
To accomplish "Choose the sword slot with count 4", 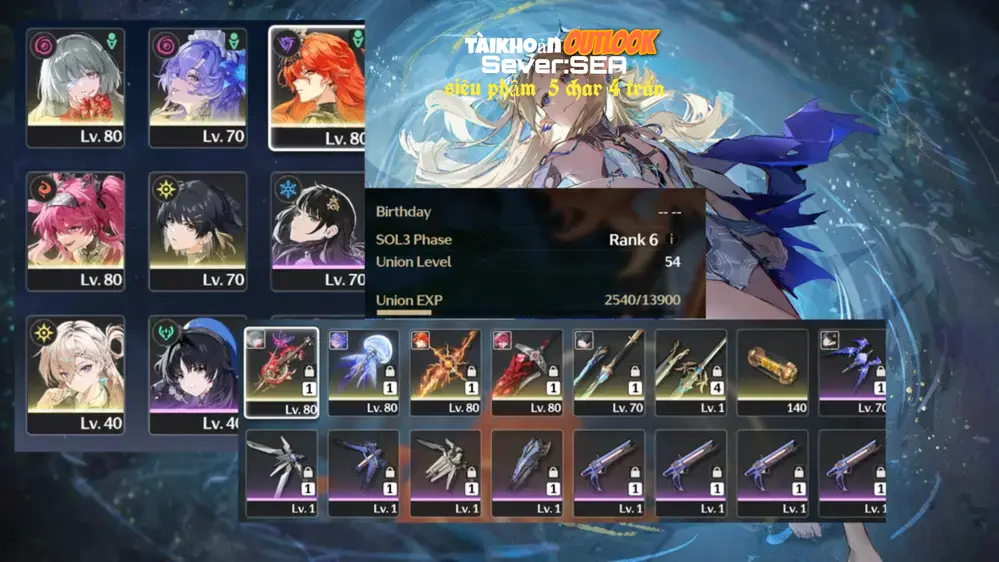I will (691, 372).
